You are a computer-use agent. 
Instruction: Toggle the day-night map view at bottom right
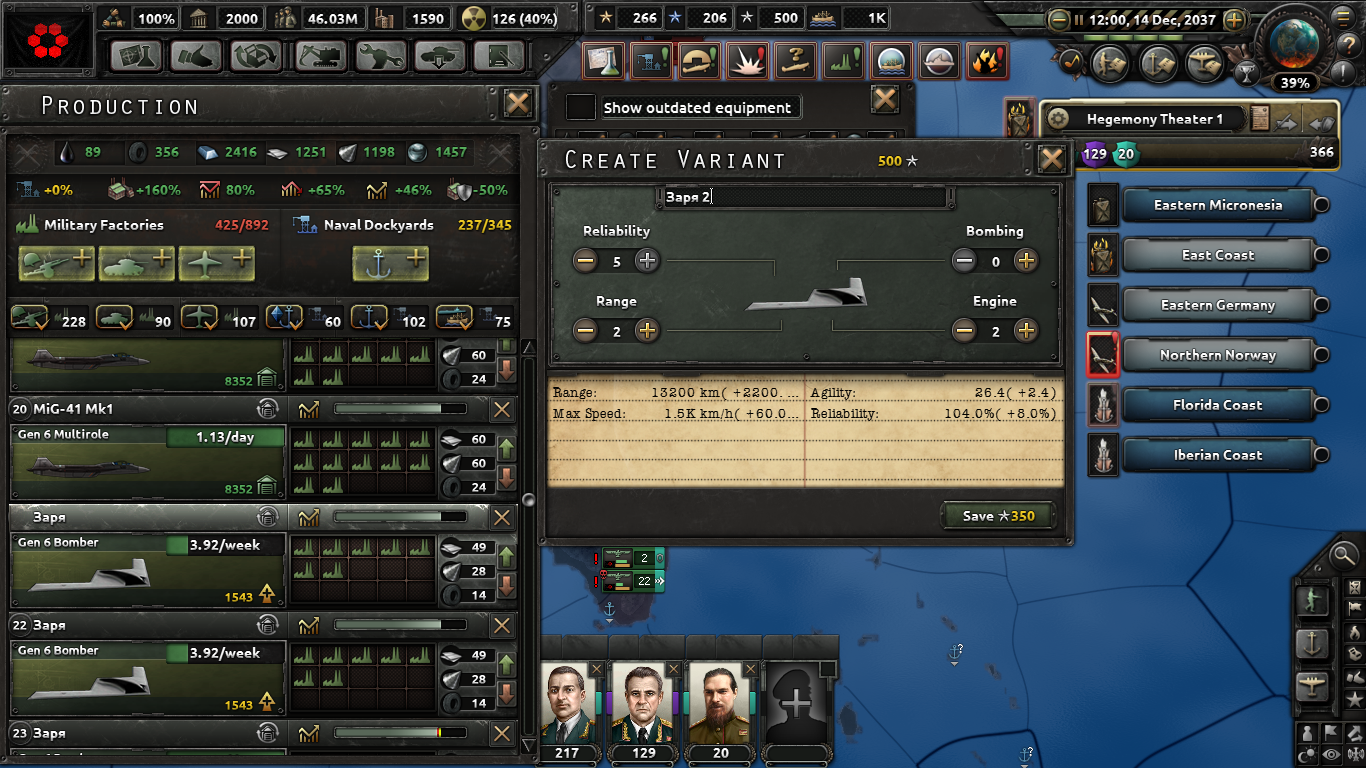click(1306, 753)
